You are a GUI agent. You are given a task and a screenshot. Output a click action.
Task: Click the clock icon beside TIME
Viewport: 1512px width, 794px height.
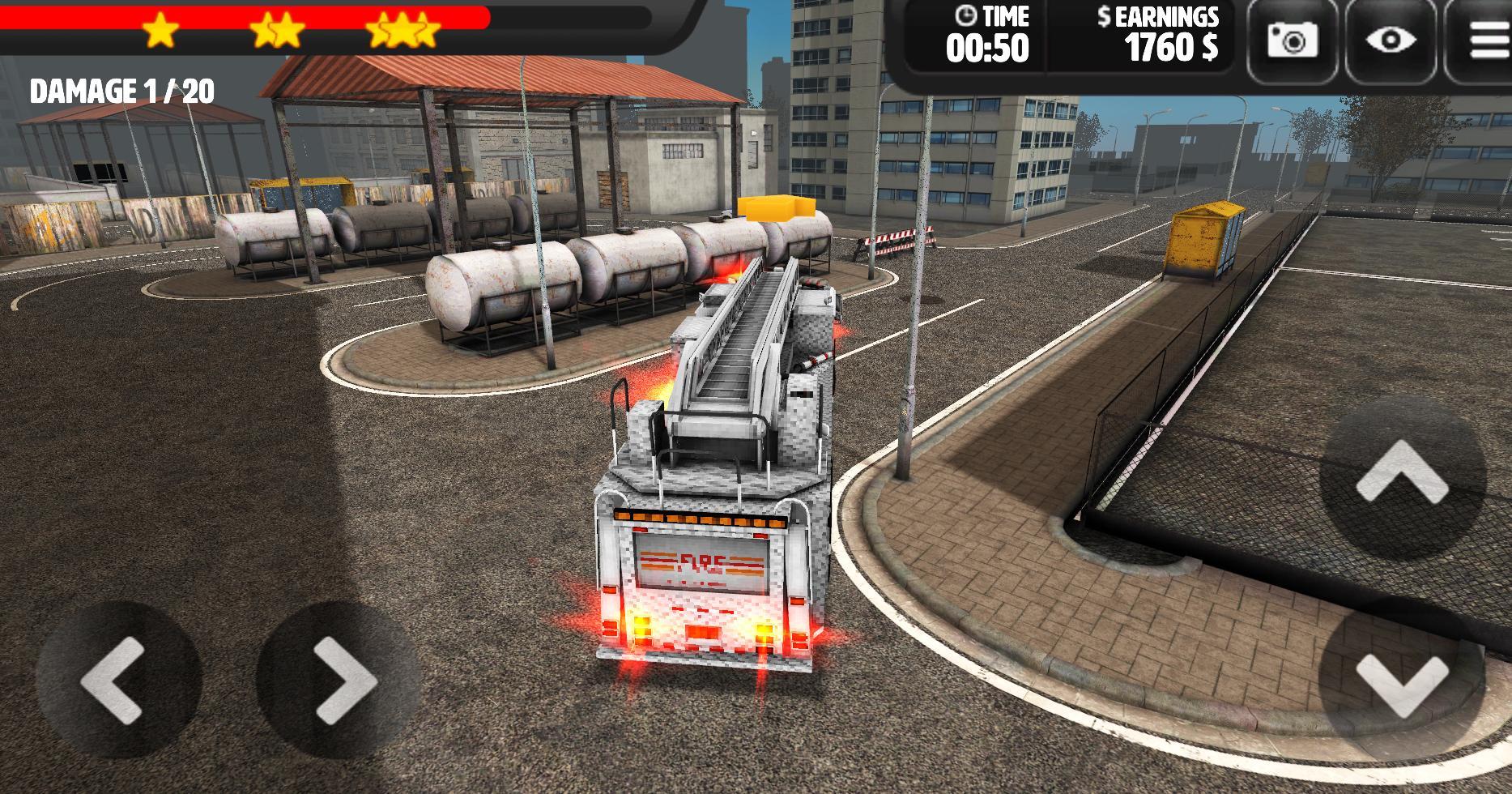[x=965, y=16]
